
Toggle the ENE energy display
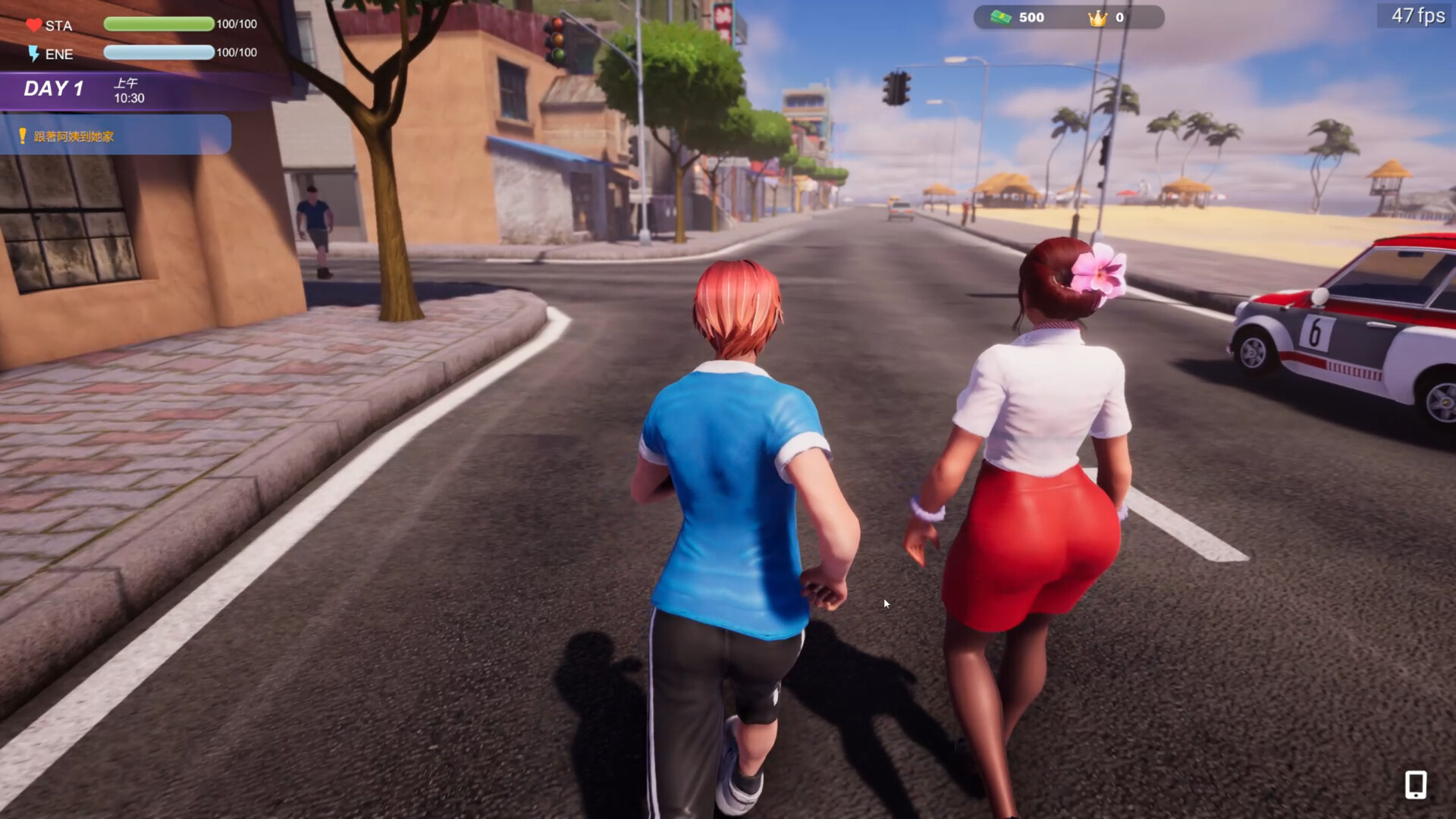coord(60,54)
